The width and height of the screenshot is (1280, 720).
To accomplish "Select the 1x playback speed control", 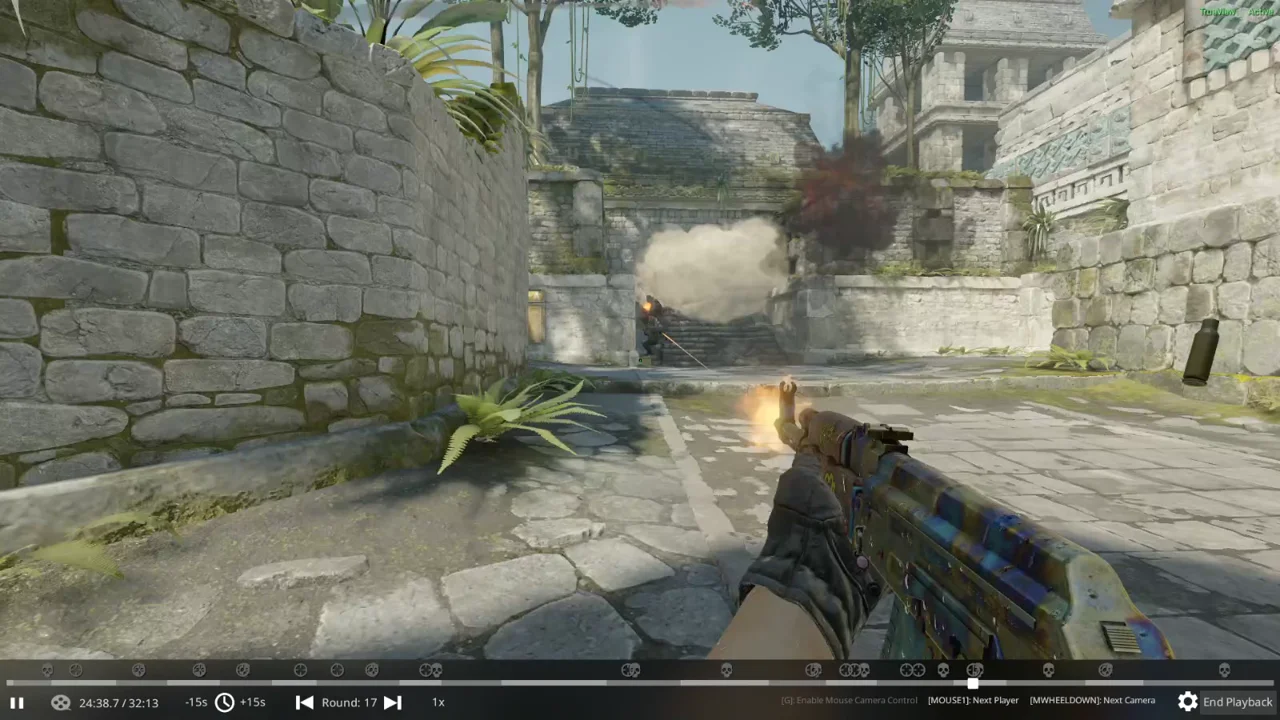I will [x=438, y=702].
